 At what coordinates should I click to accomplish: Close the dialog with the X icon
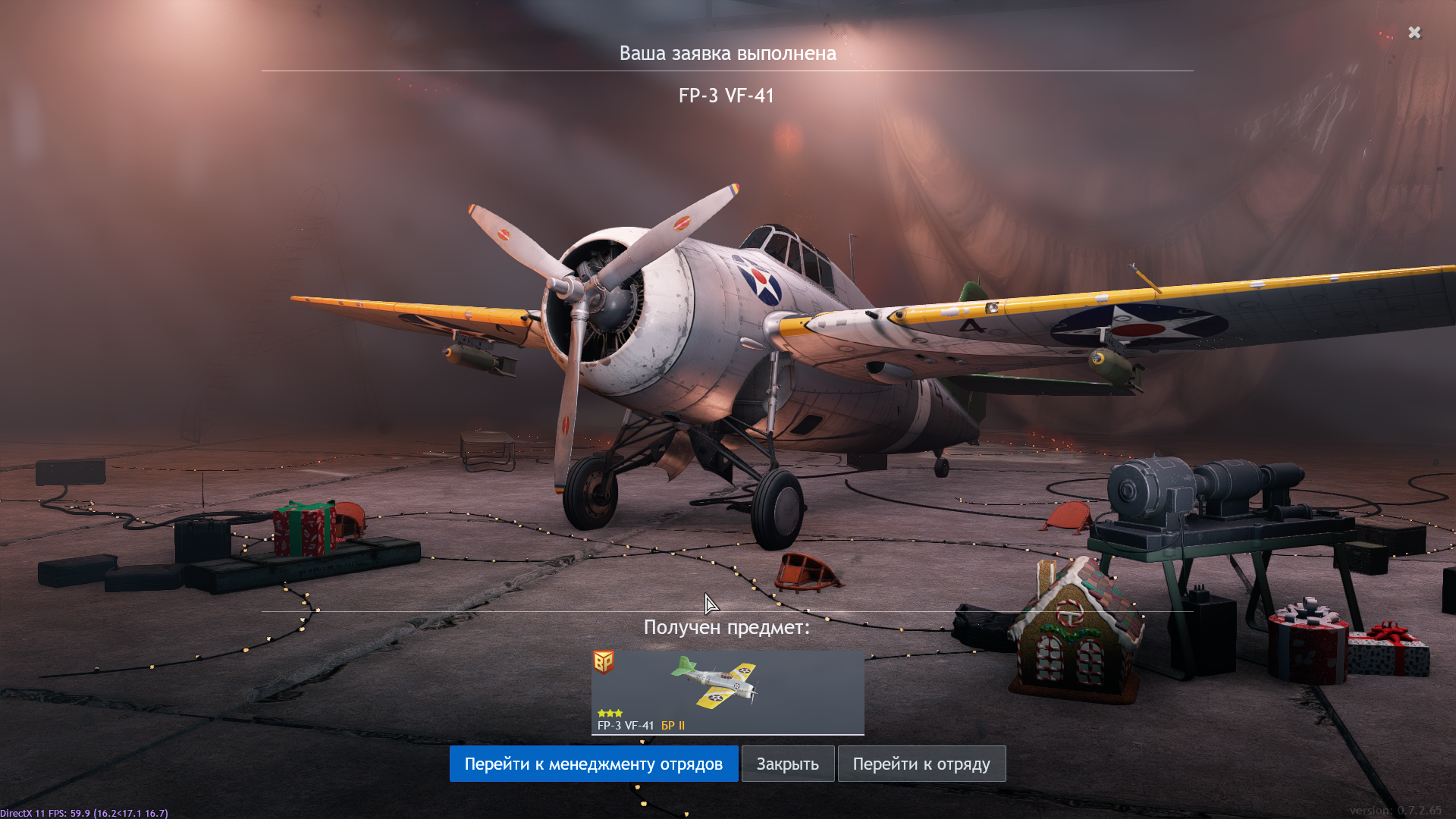1414,33
